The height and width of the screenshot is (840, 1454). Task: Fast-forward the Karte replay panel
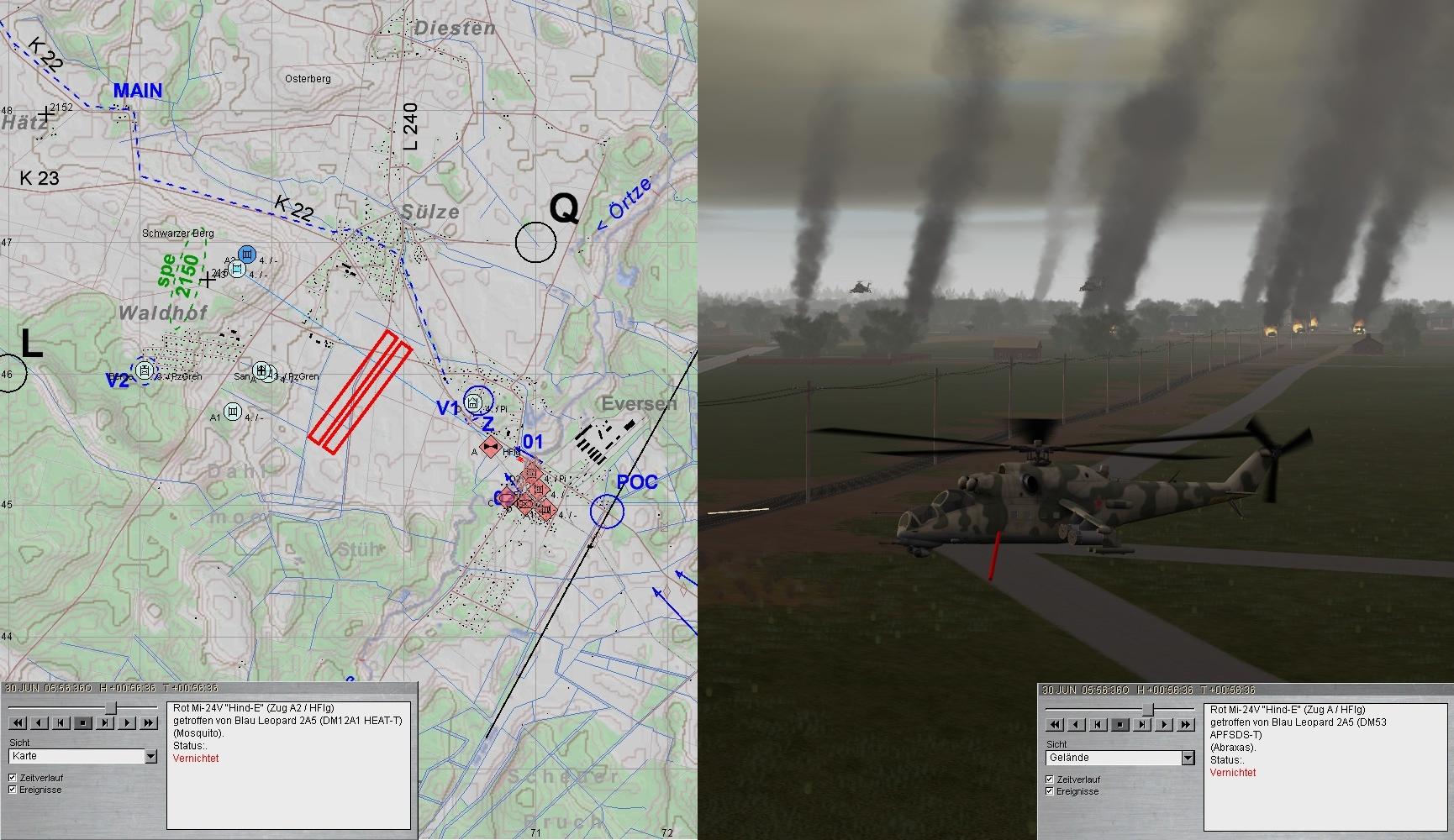[149, 722]
